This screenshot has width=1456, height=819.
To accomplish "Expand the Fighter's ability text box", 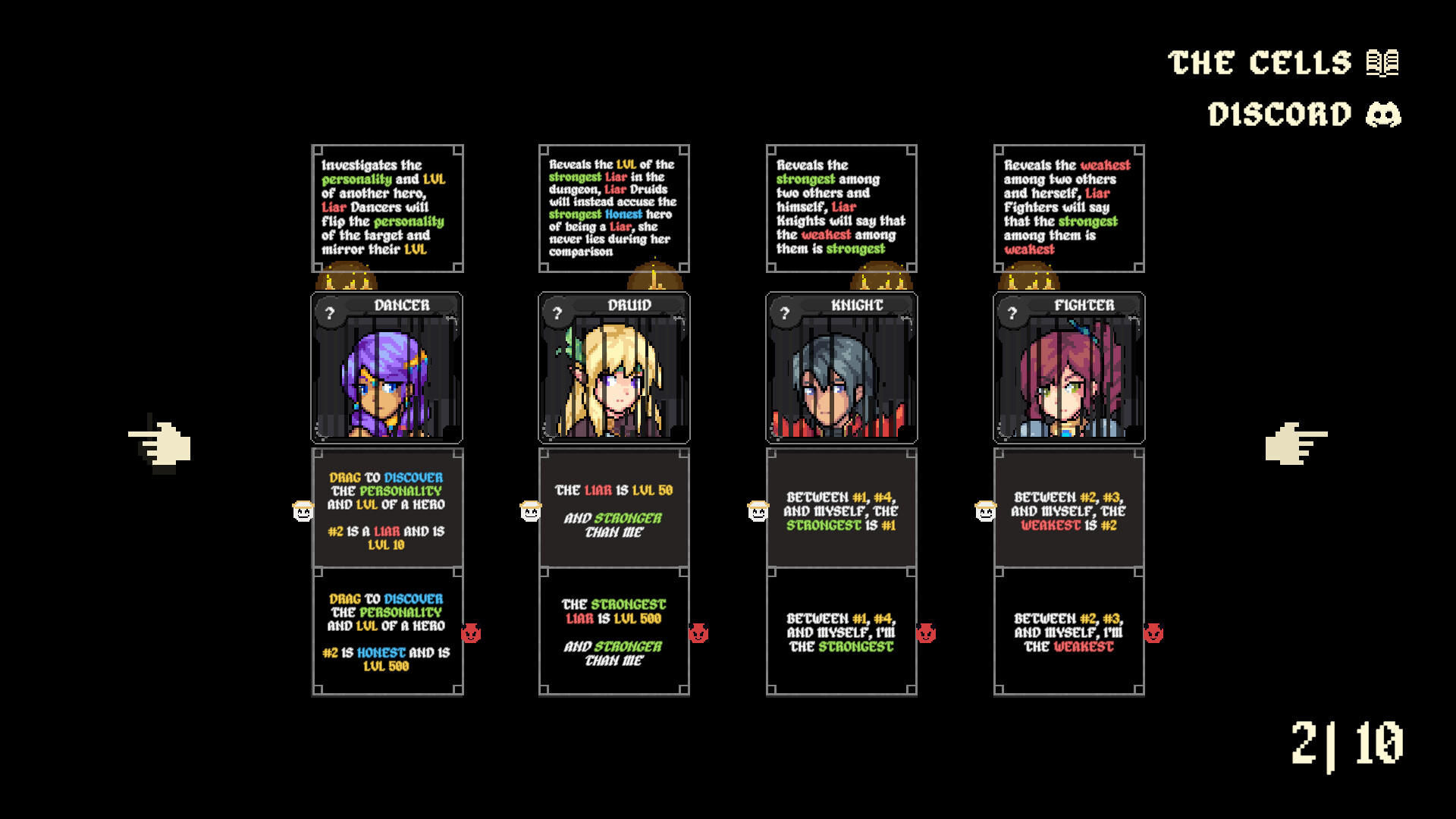I will pyautogui.click(x=1069, y=207).
